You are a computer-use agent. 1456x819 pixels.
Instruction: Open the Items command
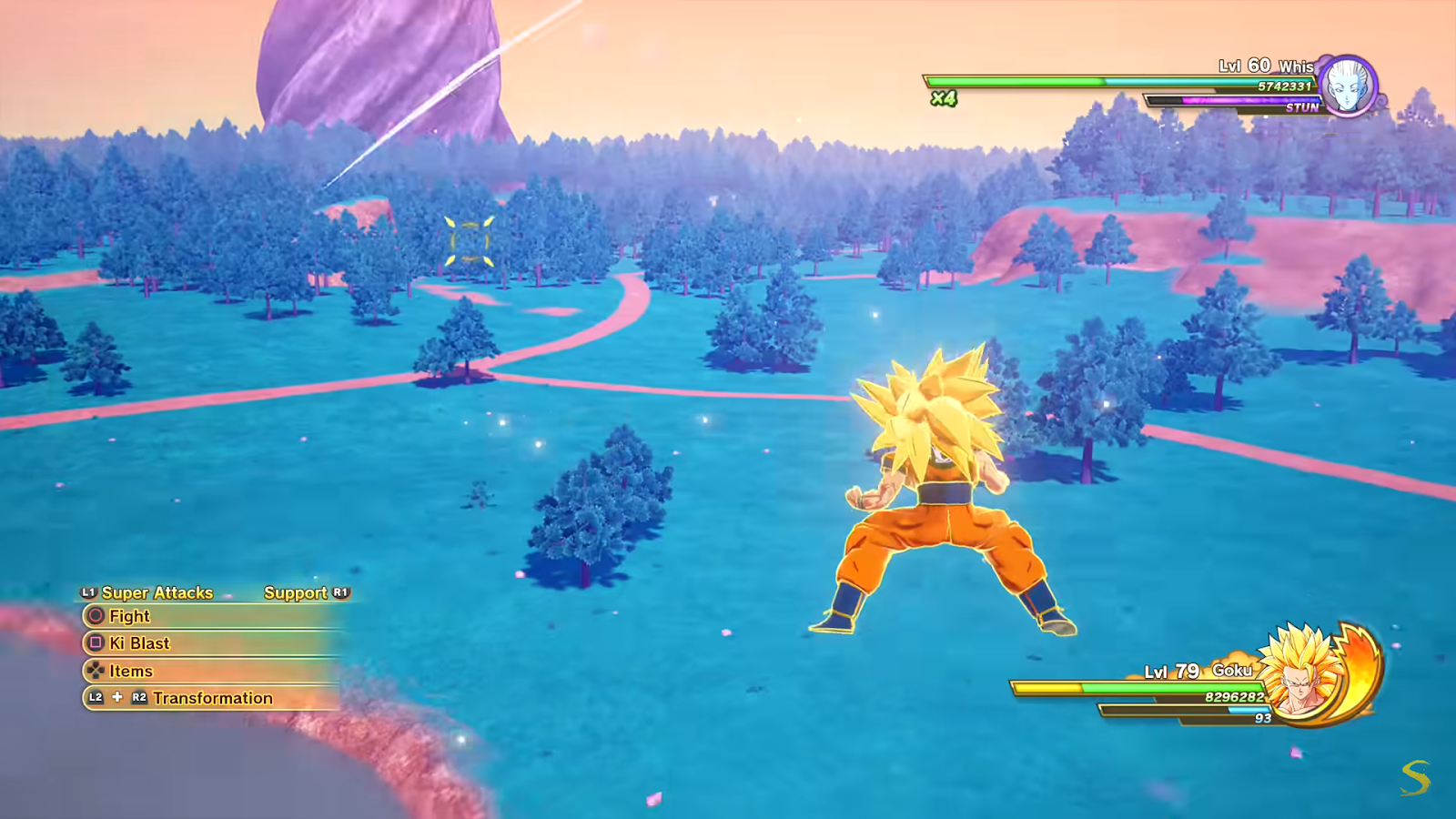pos(133,672)
